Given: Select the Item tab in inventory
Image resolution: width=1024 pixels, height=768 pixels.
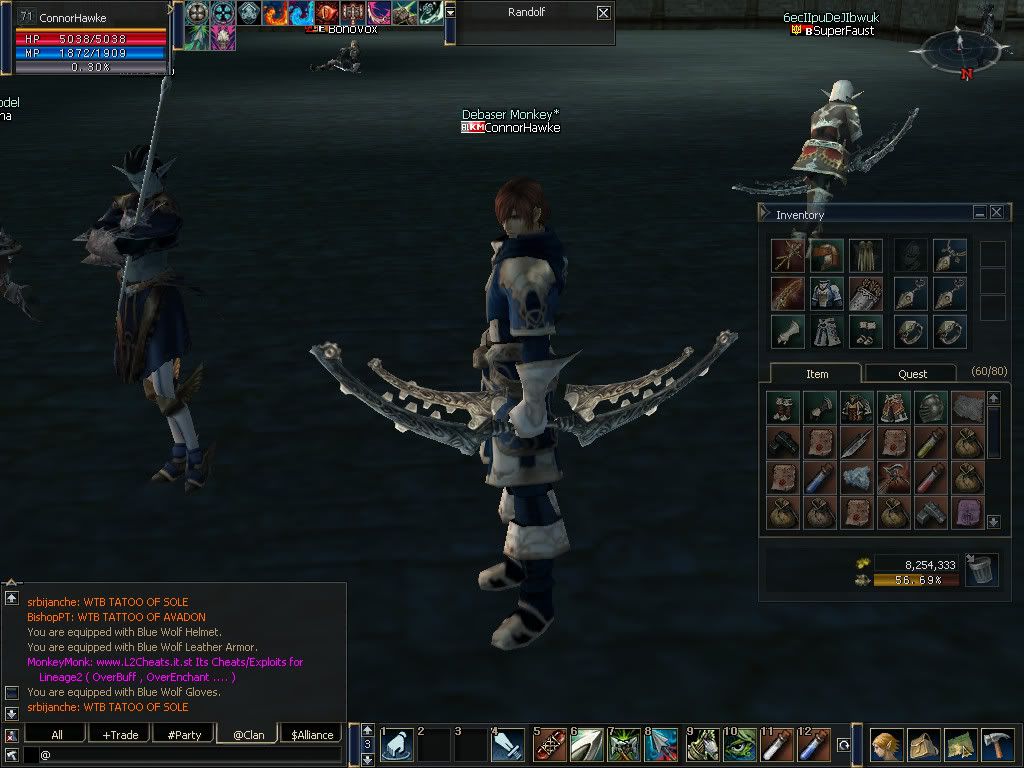Looking at the screenshot, I should (x=817, y=373).
